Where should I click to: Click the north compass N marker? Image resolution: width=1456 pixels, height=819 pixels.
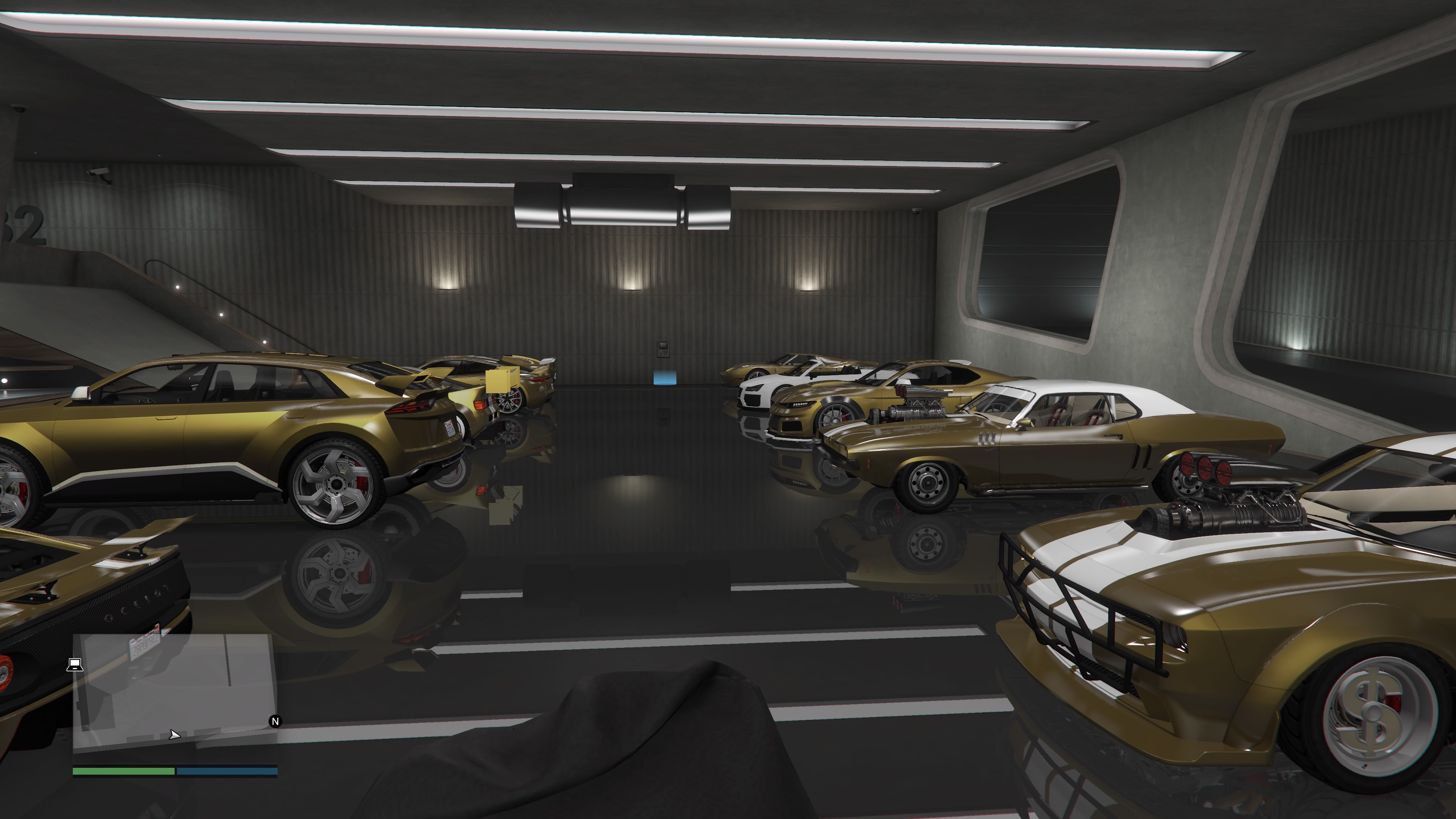(275, 721)
